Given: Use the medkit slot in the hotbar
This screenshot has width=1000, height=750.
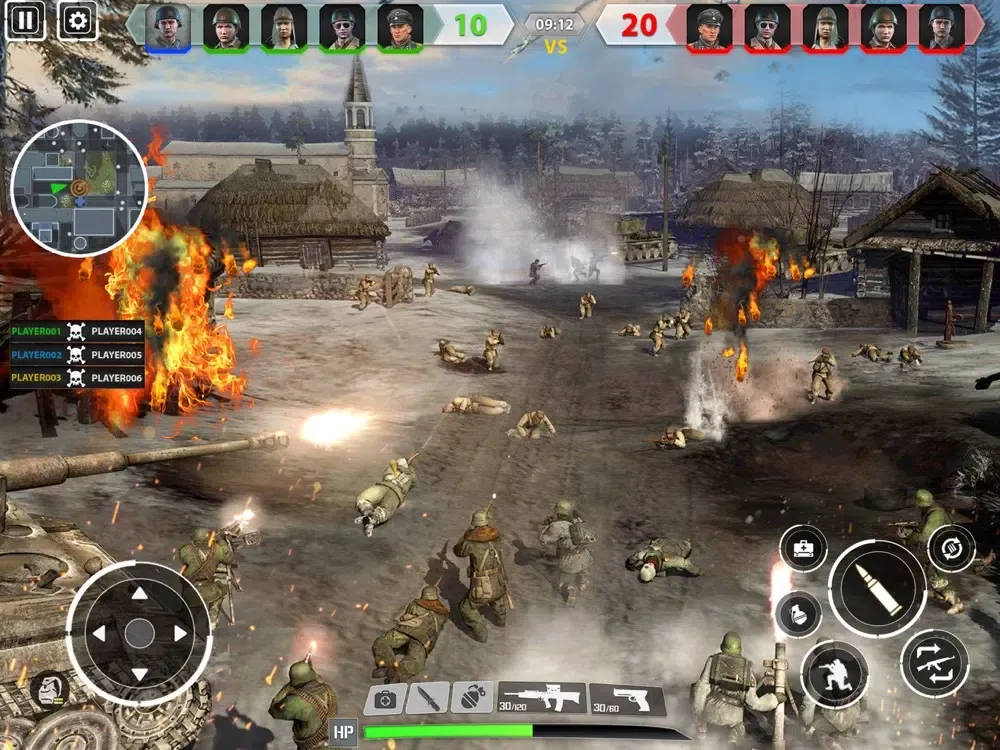Looking at the screenshot, I should pyautogui.click(x=384, y=699).
